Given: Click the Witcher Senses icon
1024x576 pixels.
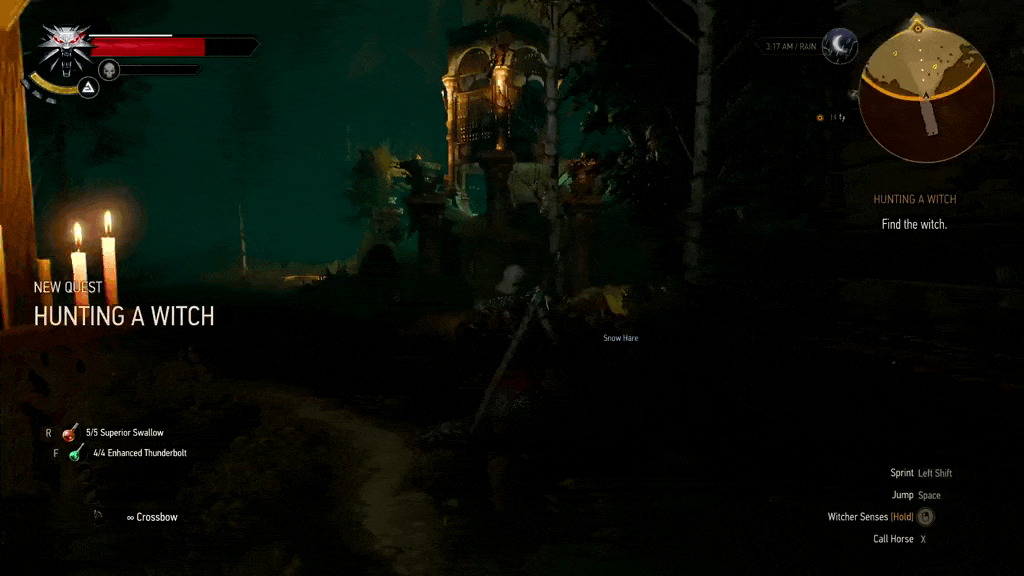Looking at the screenshot, I should click(x=926, y=517).
